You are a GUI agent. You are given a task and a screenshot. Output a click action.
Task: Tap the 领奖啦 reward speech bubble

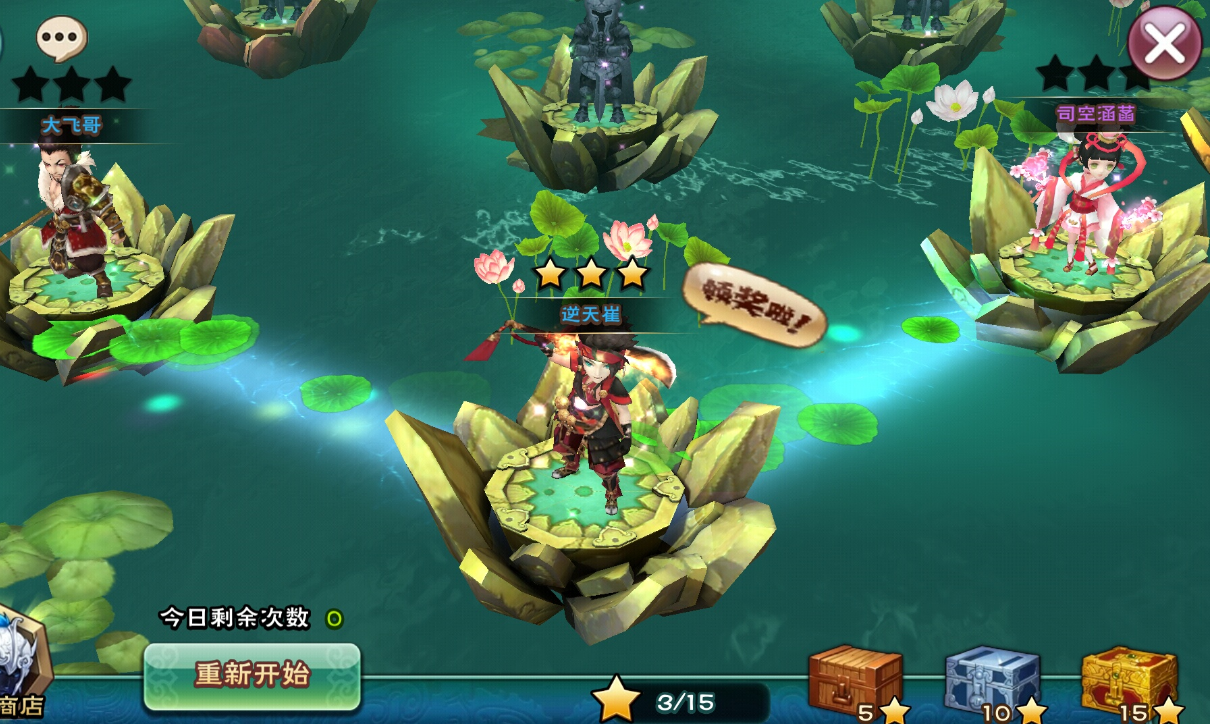coord(755,305)
